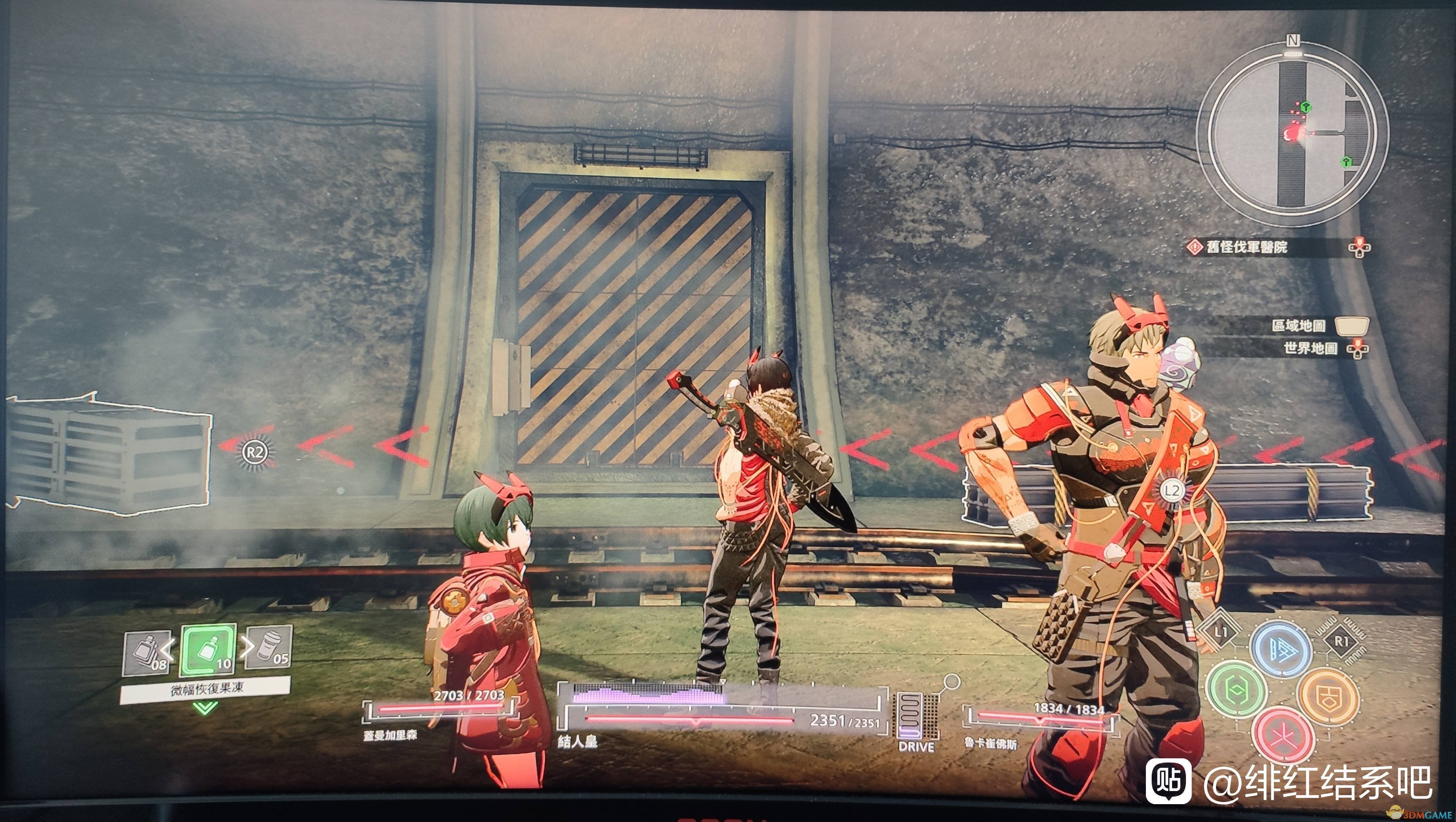1456x822 pixels.
Task: Select the 舊怪伐軍醫院 objective tracker
Action: pyautogui.click(x=1246, y=247)
